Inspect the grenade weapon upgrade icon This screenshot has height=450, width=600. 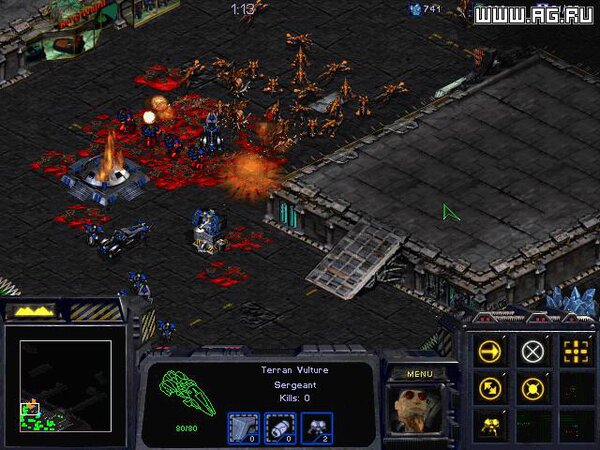pyautogui.click(x=280, y=427)
